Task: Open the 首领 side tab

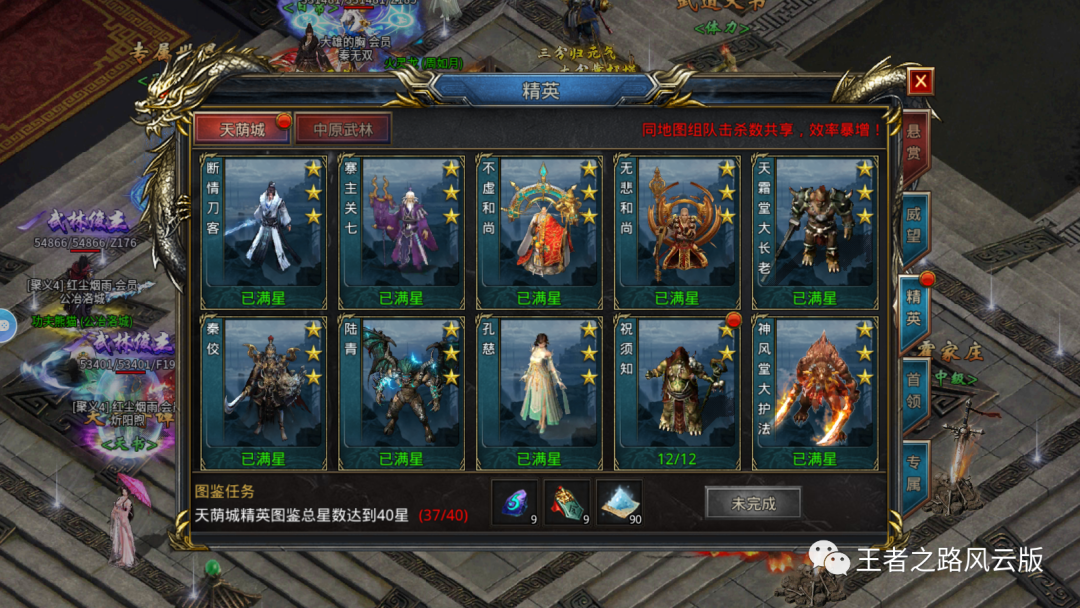Action: (x=913, y=391)
